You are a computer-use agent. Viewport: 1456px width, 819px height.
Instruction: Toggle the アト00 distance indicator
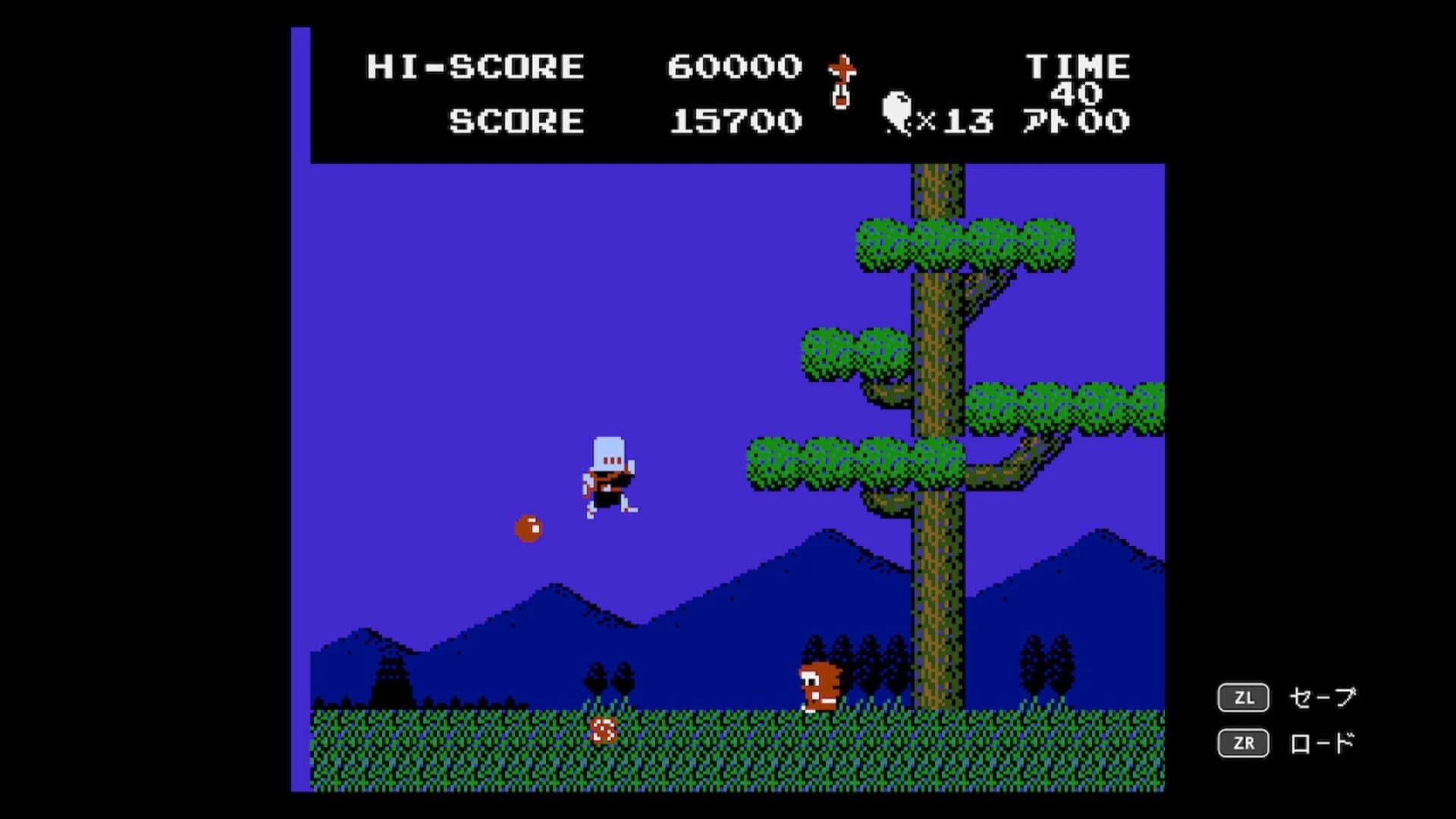[x=1077, y=119]
